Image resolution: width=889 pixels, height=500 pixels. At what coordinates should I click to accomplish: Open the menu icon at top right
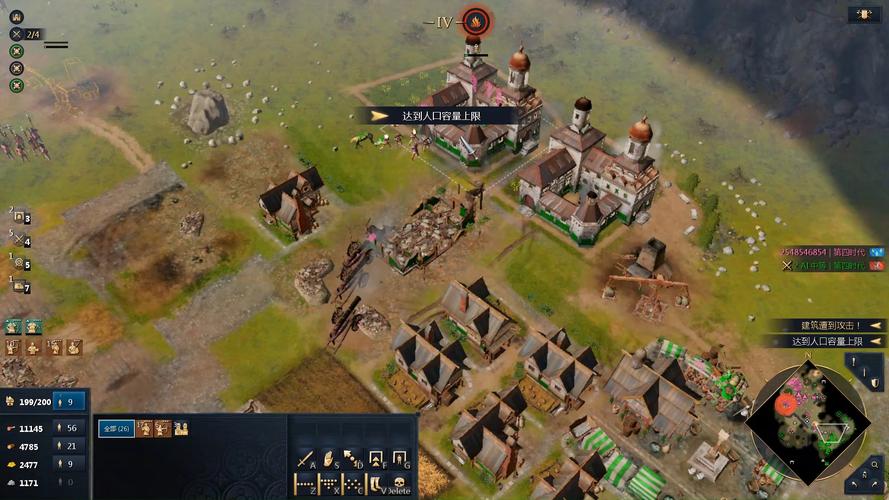coord(864,15)
